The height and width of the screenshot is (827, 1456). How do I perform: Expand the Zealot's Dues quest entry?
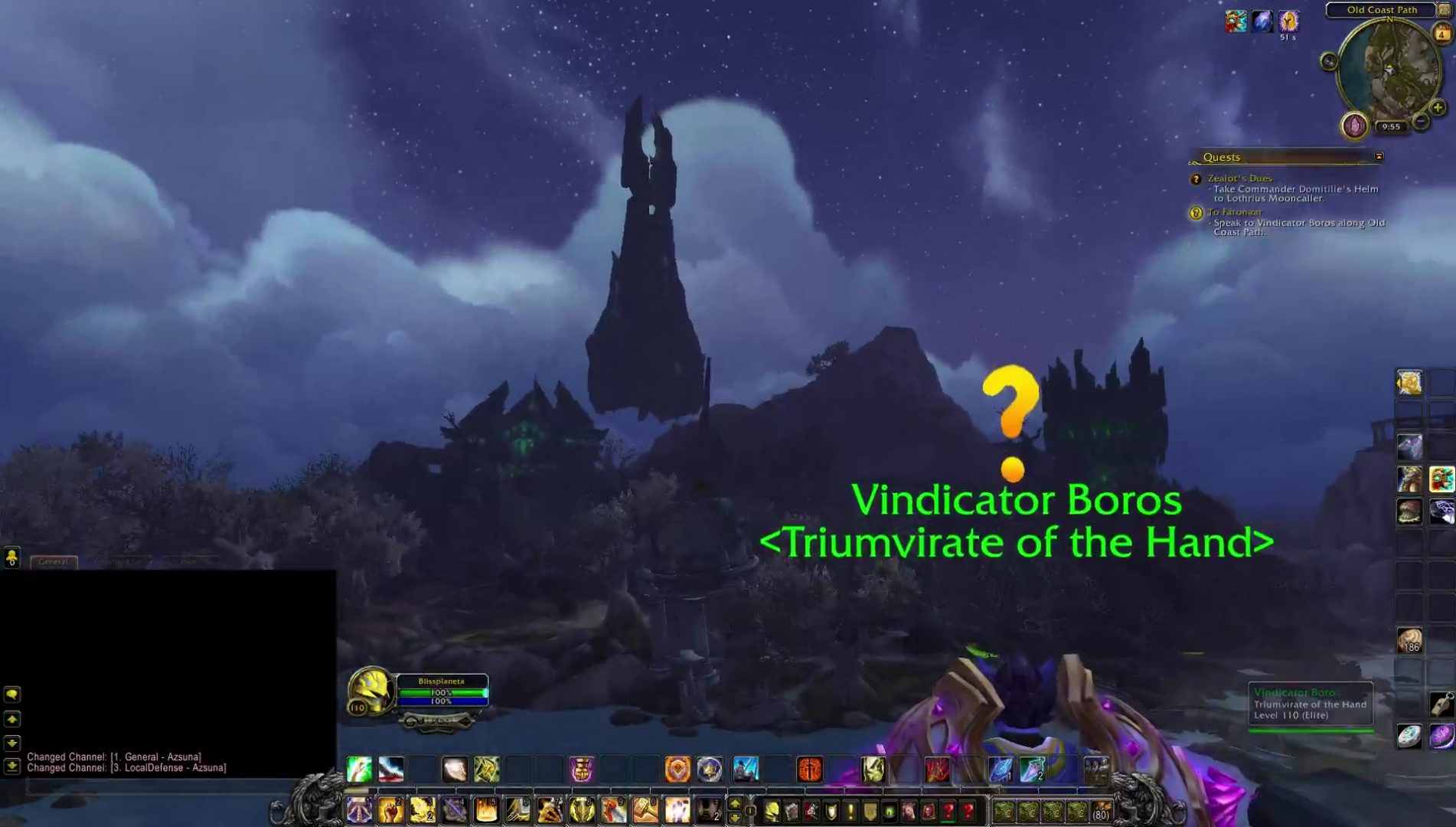1240,177
